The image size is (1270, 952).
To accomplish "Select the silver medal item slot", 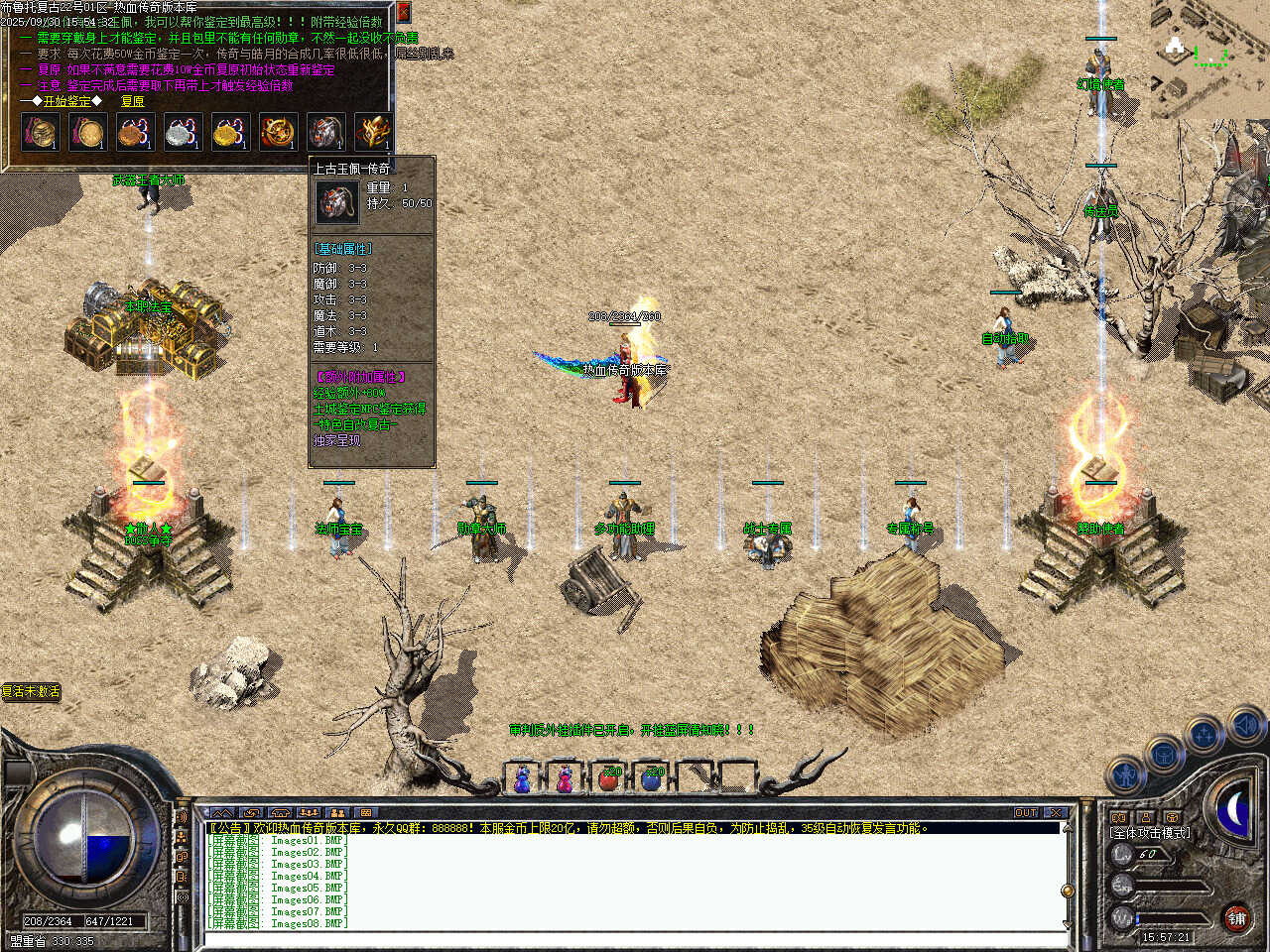I will pyautogui.click(x=183, y=132).
